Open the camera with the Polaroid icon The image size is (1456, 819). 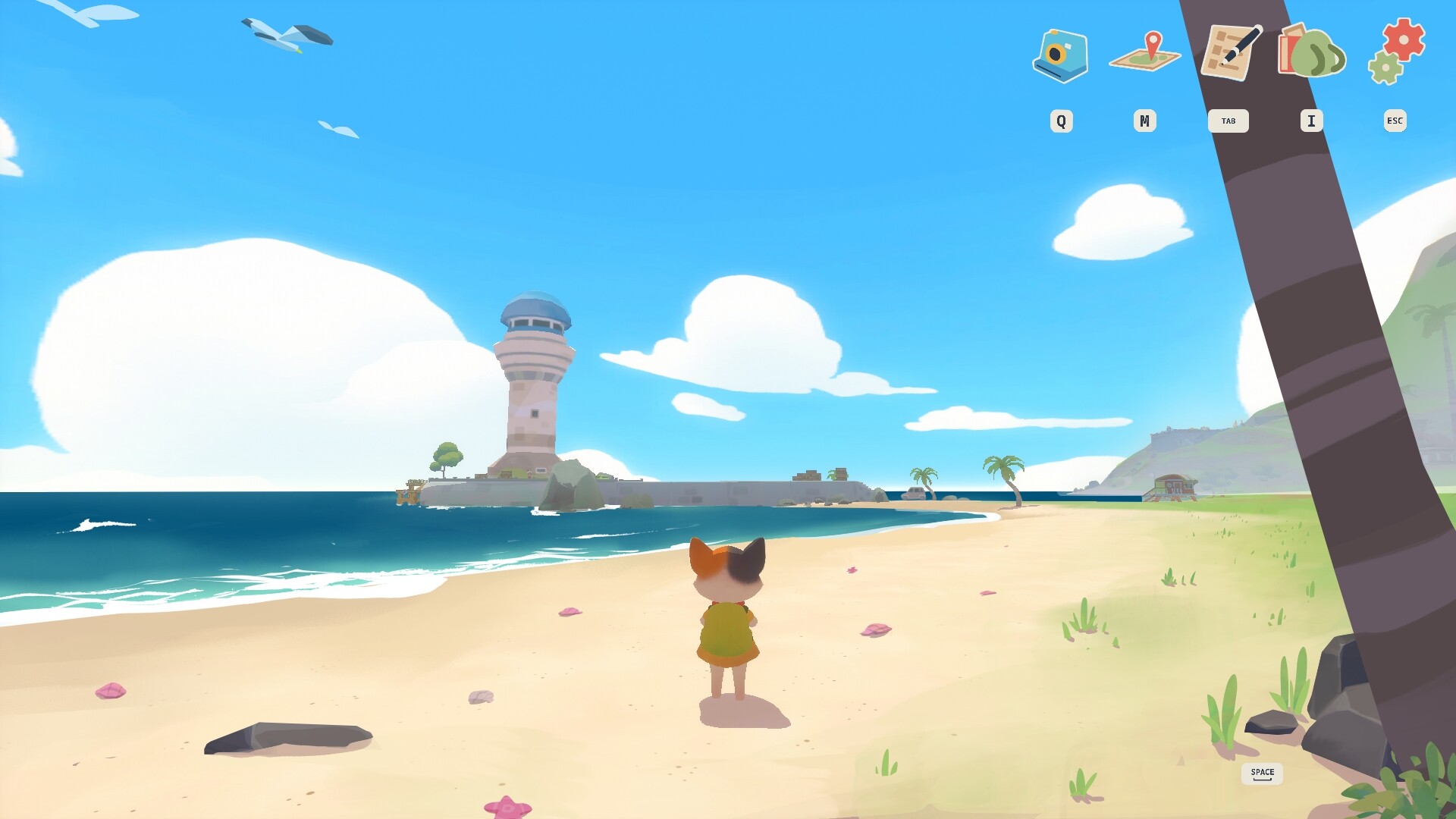coord(1061,57)
